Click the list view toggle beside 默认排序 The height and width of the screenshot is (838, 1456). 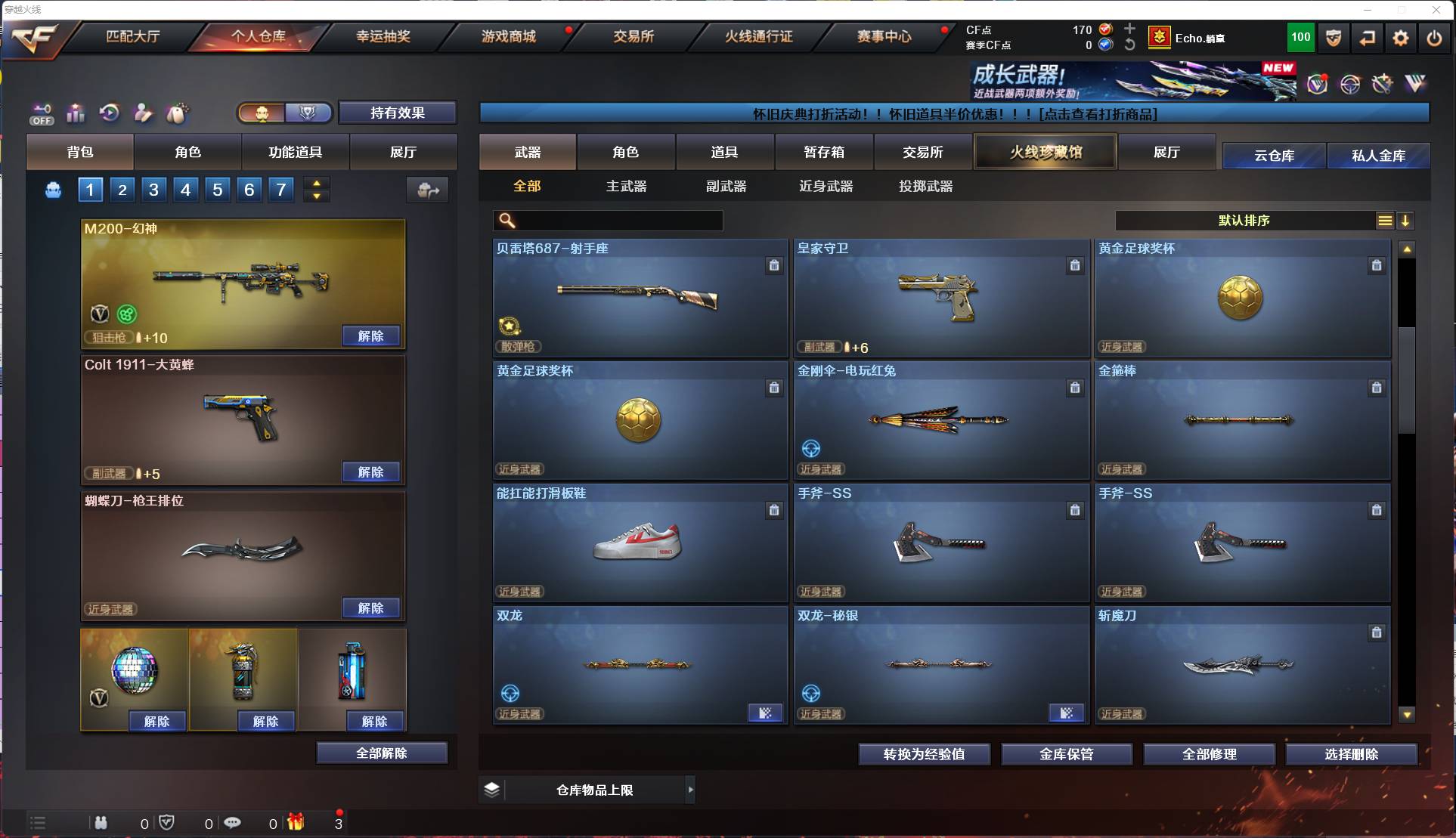pos(1384,221)
